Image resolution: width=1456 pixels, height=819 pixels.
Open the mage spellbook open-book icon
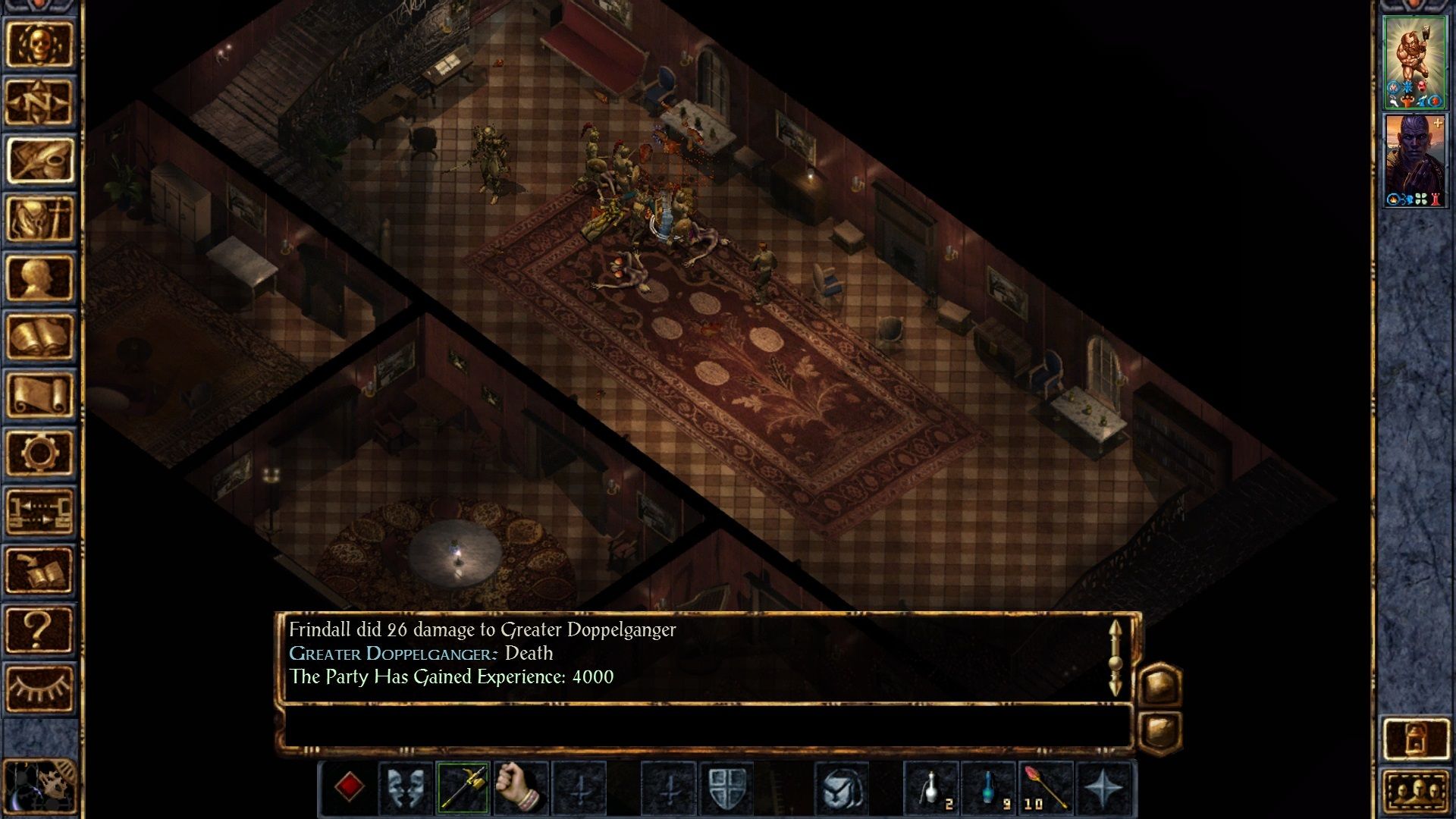(x=39, y=336)
